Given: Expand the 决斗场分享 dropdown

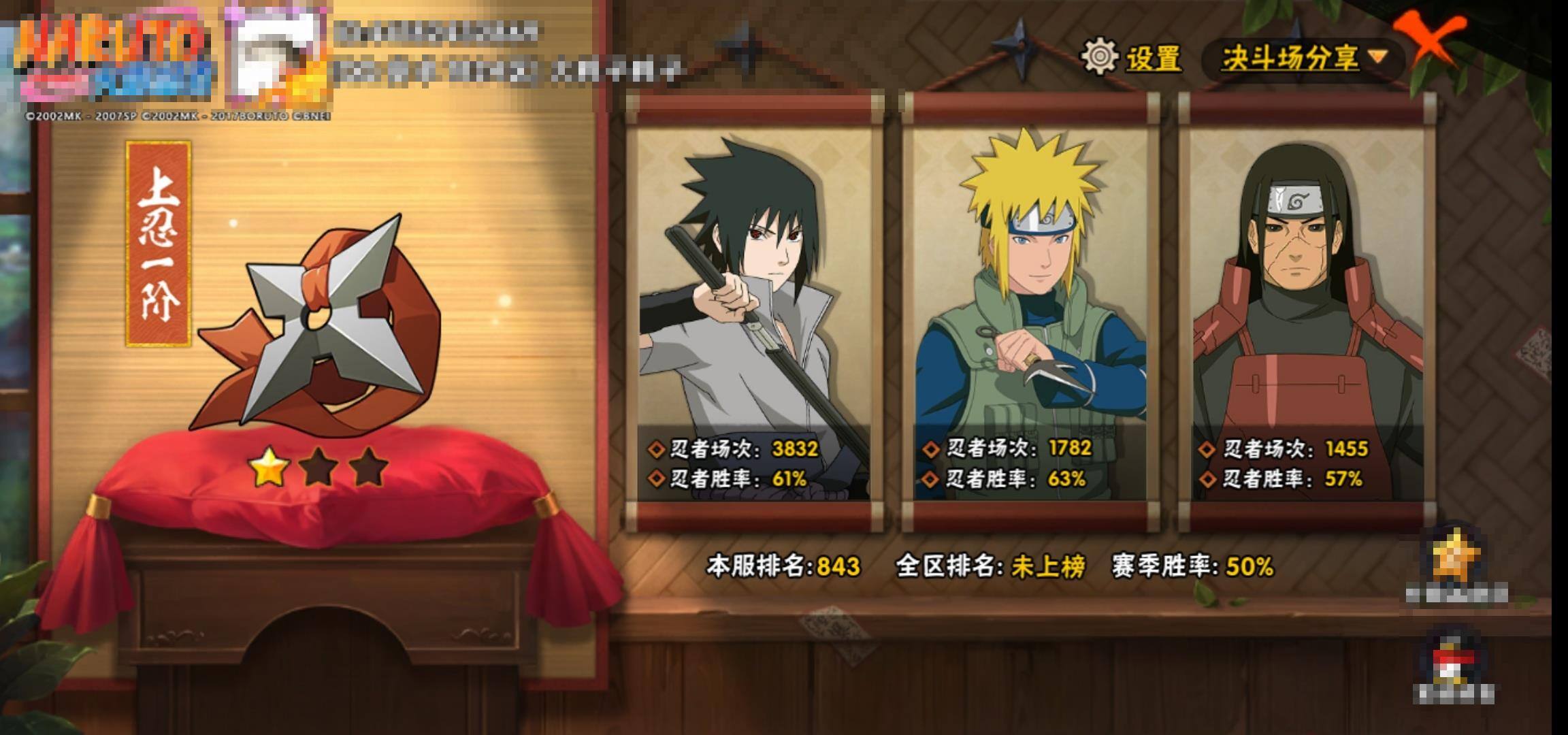Looking at the screenshot, I should click(x=1303, y=59).
